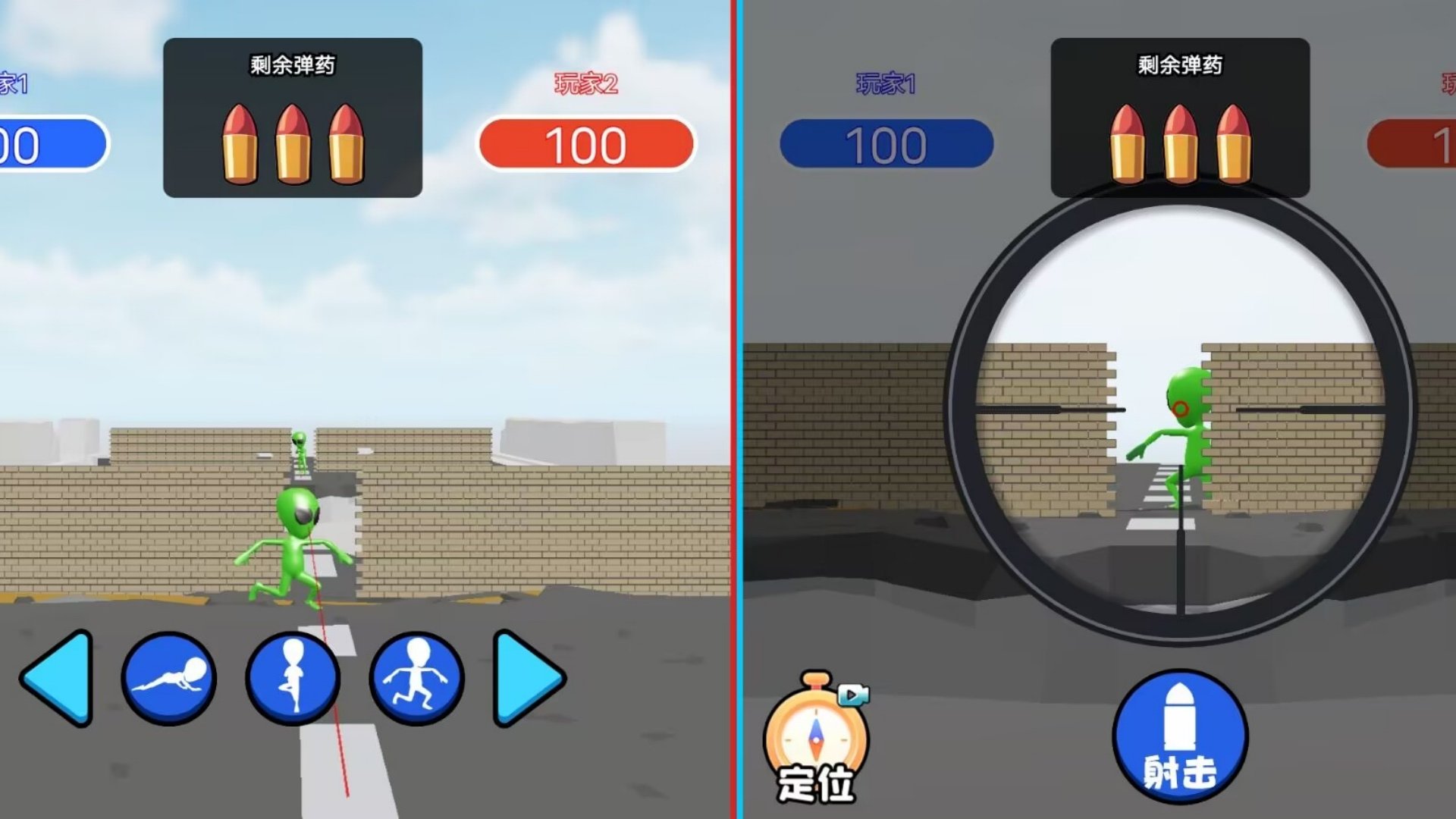Screen dimensions: 1456x819
Task: Fire with the 射击 shoot button
Action: pyautogui.click(x=1180, y=736)
